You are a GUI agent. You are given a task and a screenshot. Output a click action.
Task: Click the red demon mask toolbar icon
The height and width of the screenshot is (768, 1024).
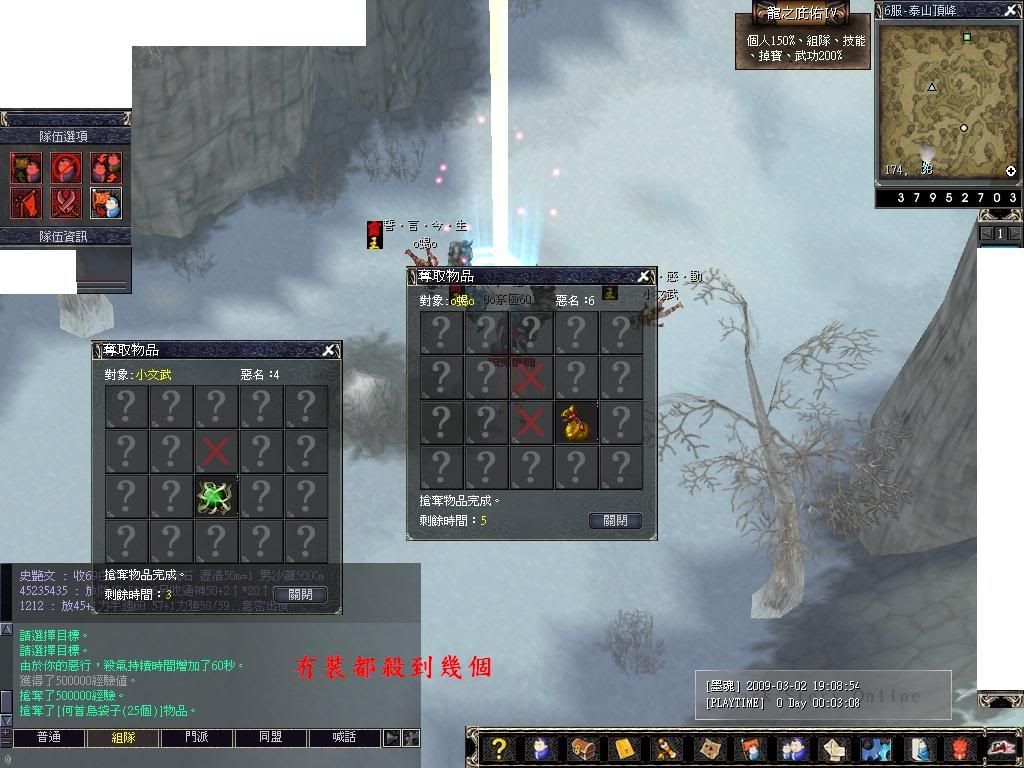pyautogui.click(x=960, y=749)
